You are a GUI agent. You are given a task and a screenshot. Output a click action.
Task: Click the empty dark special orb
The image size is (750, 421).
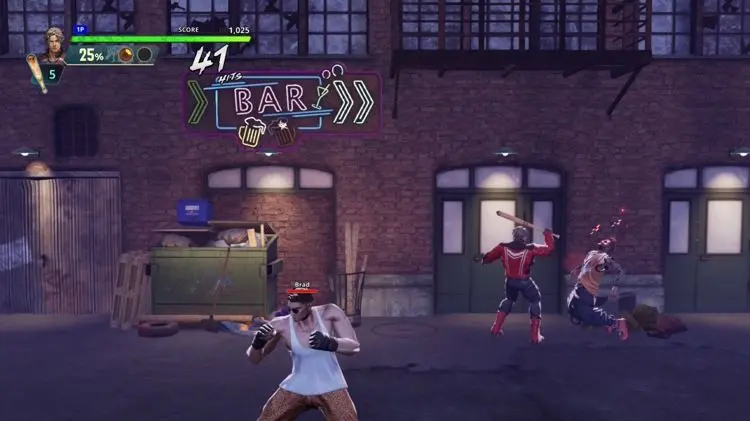coord(144,55)
